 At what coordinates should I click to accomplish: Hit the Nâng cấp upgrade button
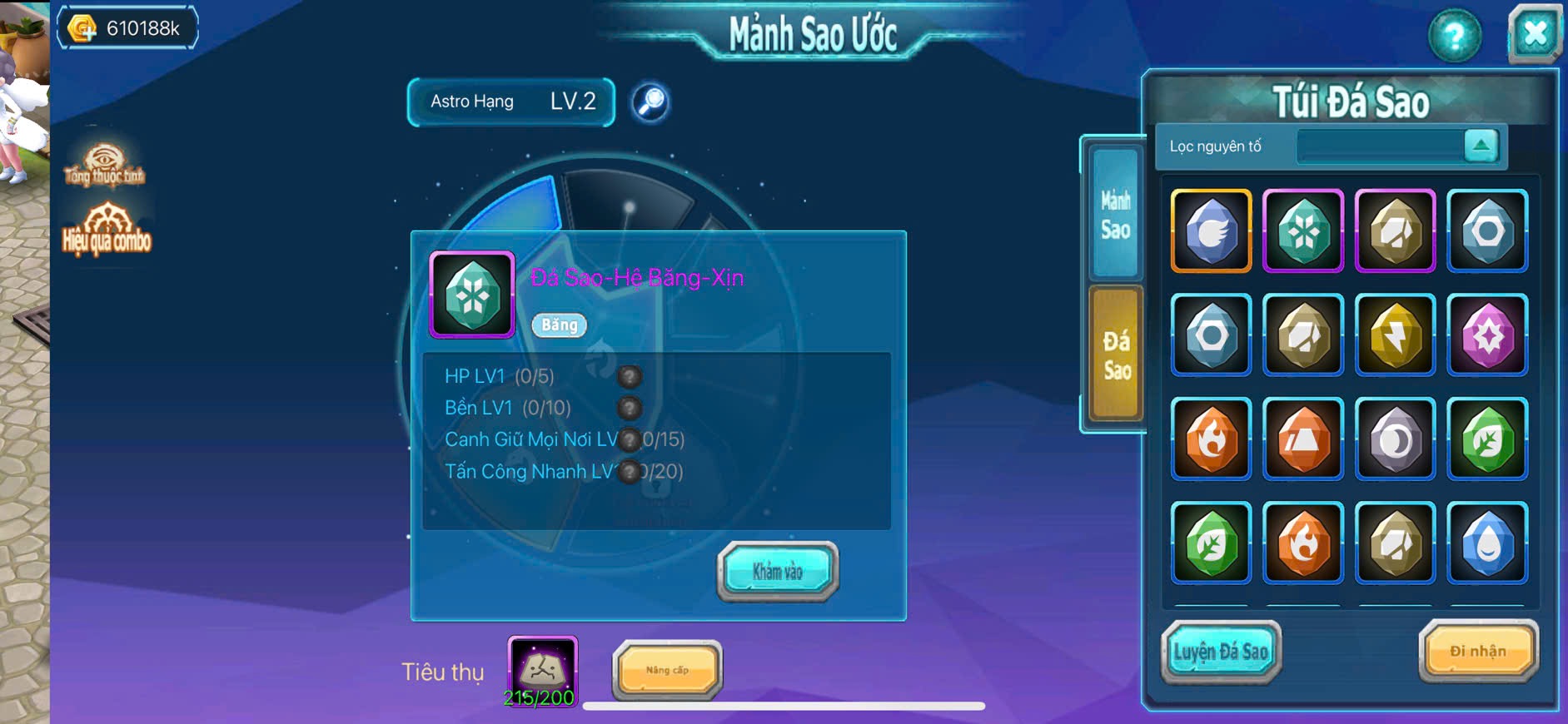click(667, 670)
